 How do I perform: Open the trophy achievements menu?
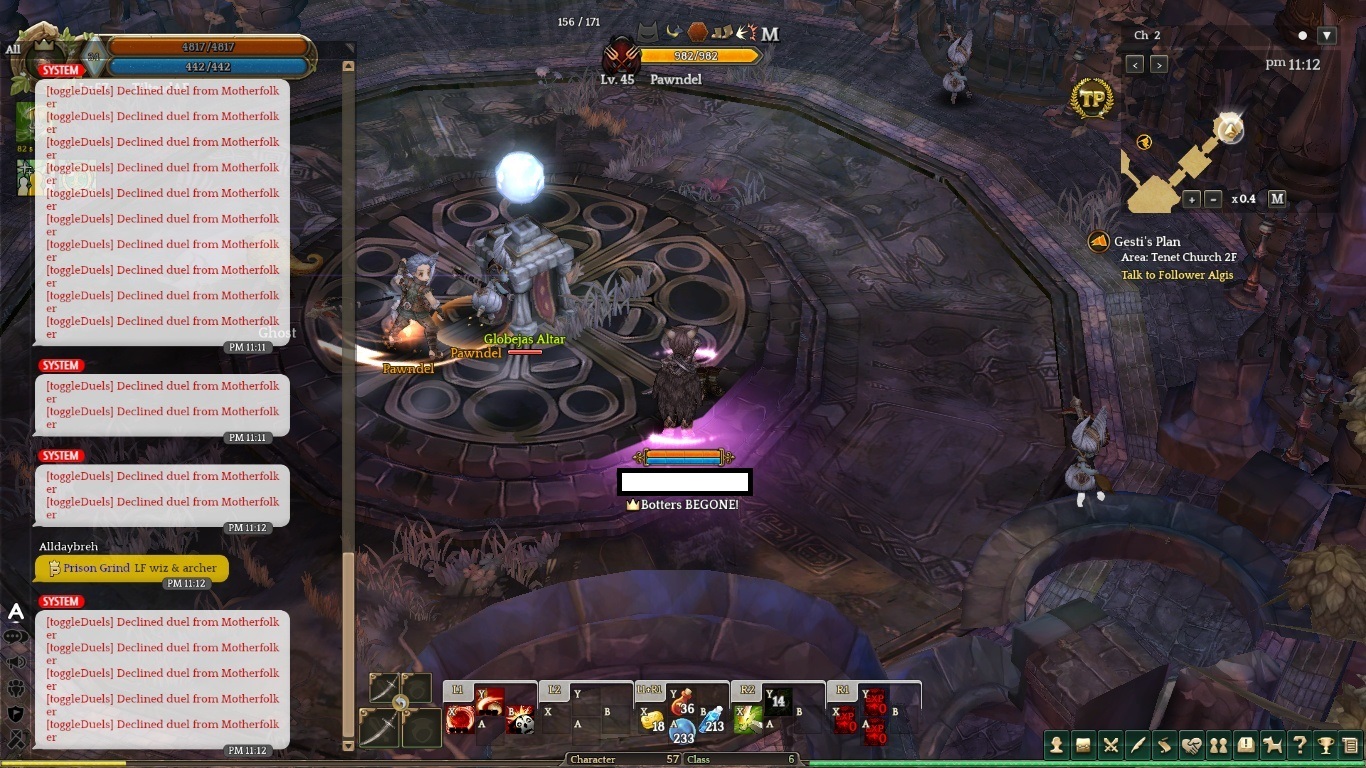[x=1326, y=744]
